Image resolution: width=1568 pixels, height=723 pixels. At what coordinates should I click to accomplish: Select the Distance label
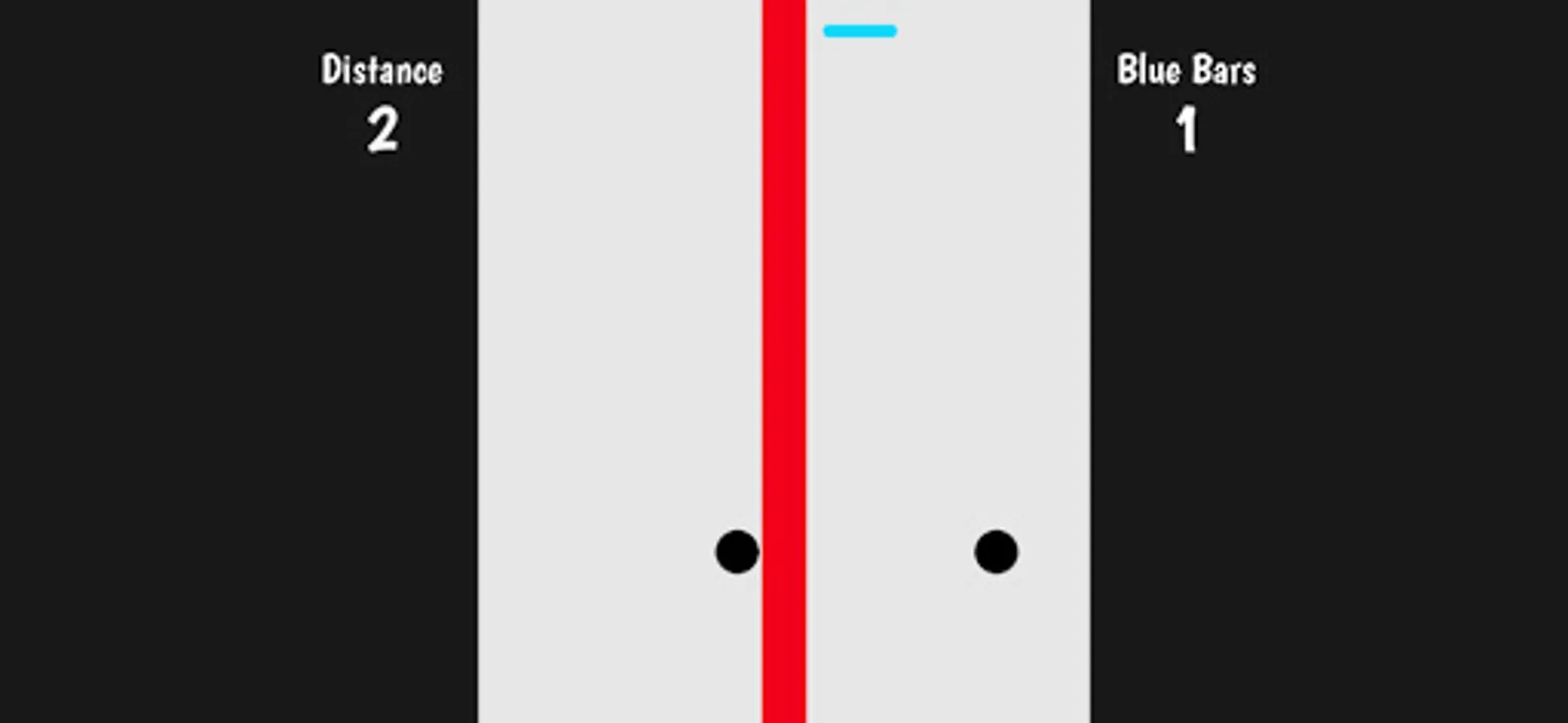pyautogui.click(x=381, y=69)
